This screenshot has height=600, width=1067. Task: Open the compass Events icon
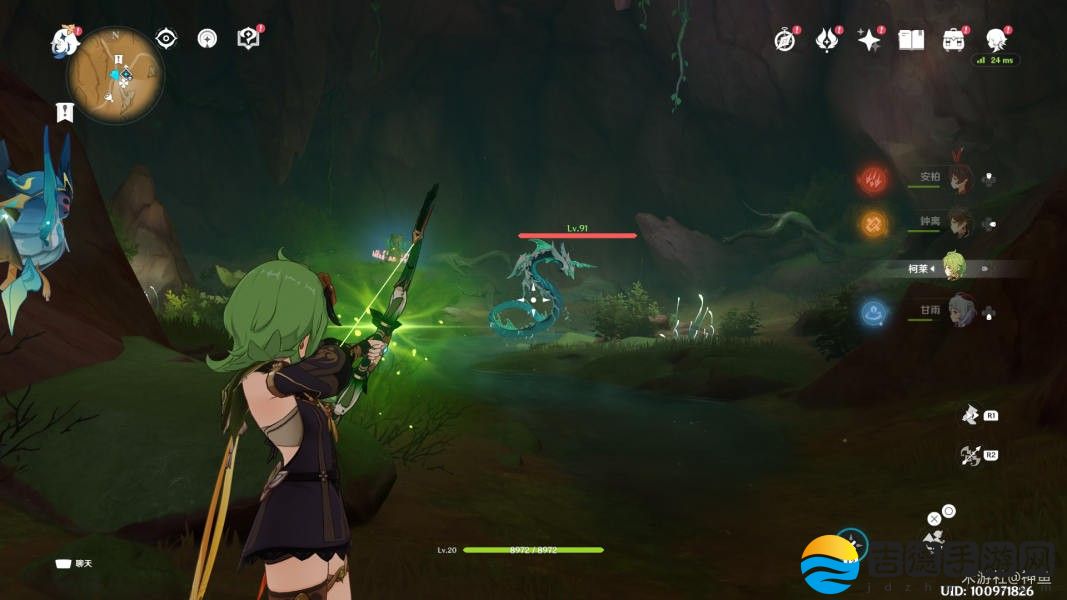785,40
